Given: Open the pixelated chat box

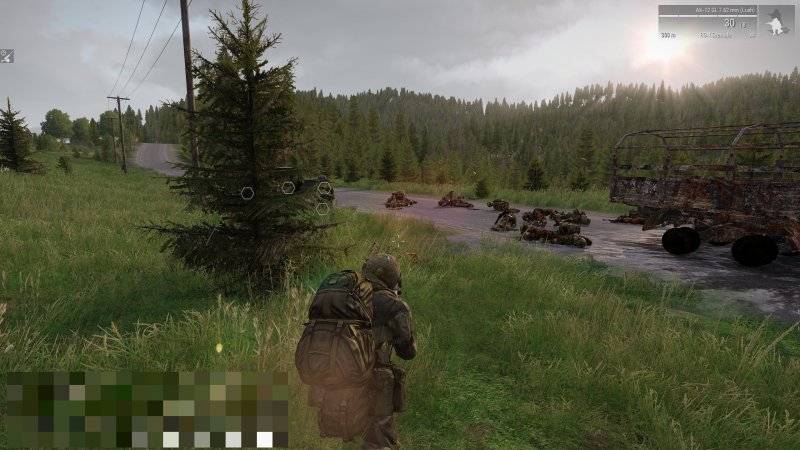Looking at the screenshot, I should [146, 408].
